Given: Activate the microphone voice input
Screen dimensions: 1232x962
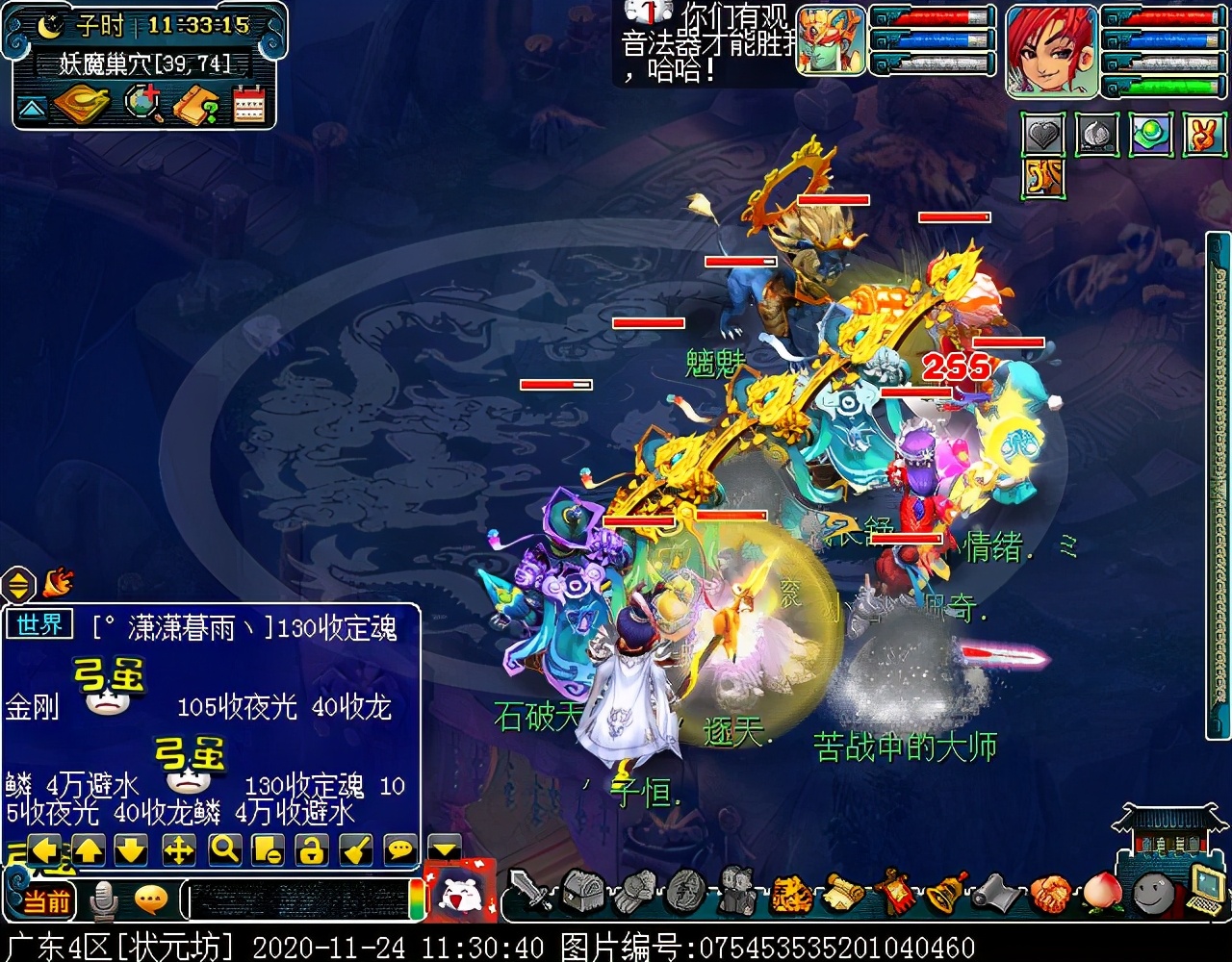Looking at the screenshot, I should tap(103, 900).
